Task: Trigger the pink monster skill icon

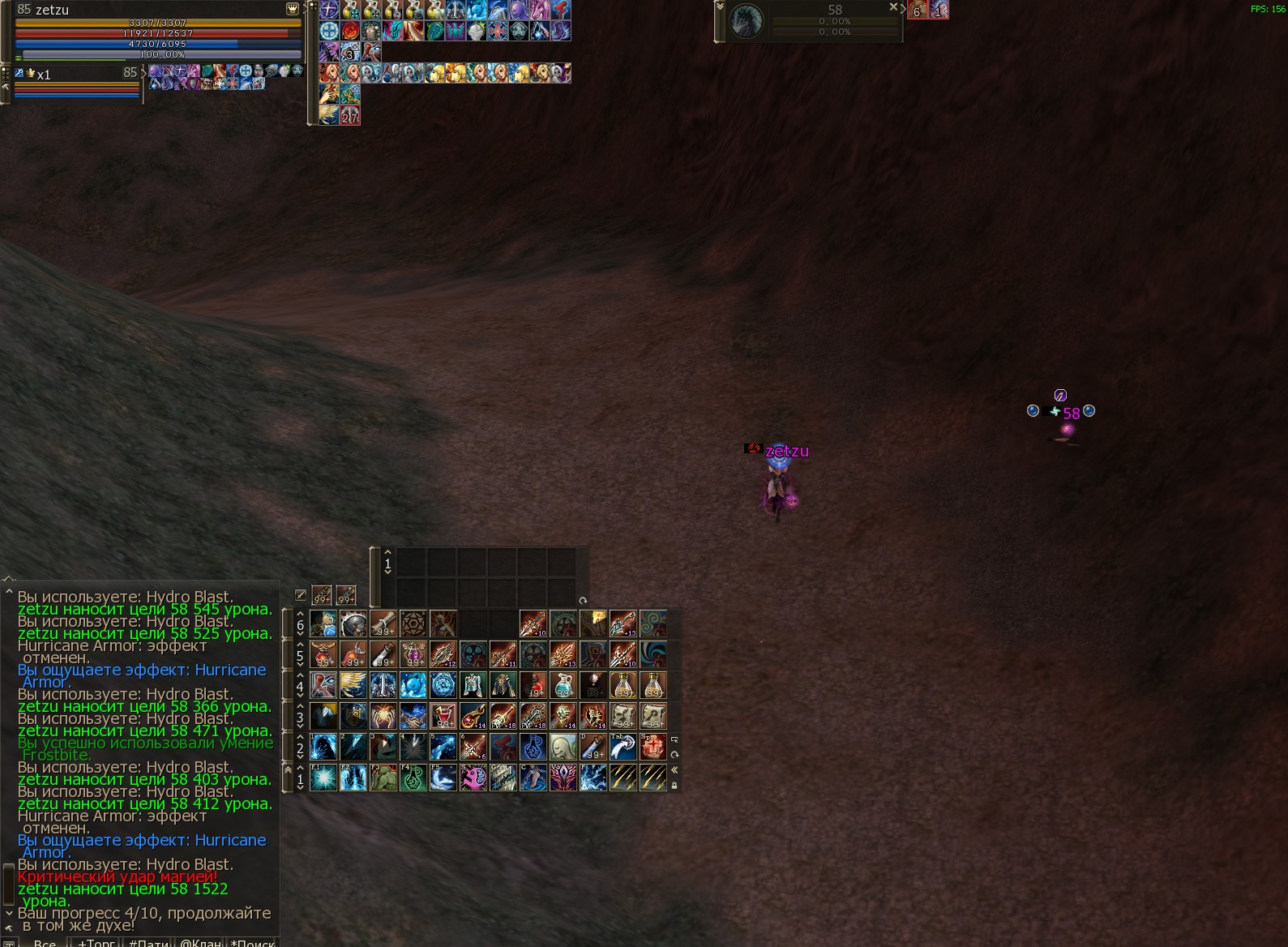Action: [473, 778]
